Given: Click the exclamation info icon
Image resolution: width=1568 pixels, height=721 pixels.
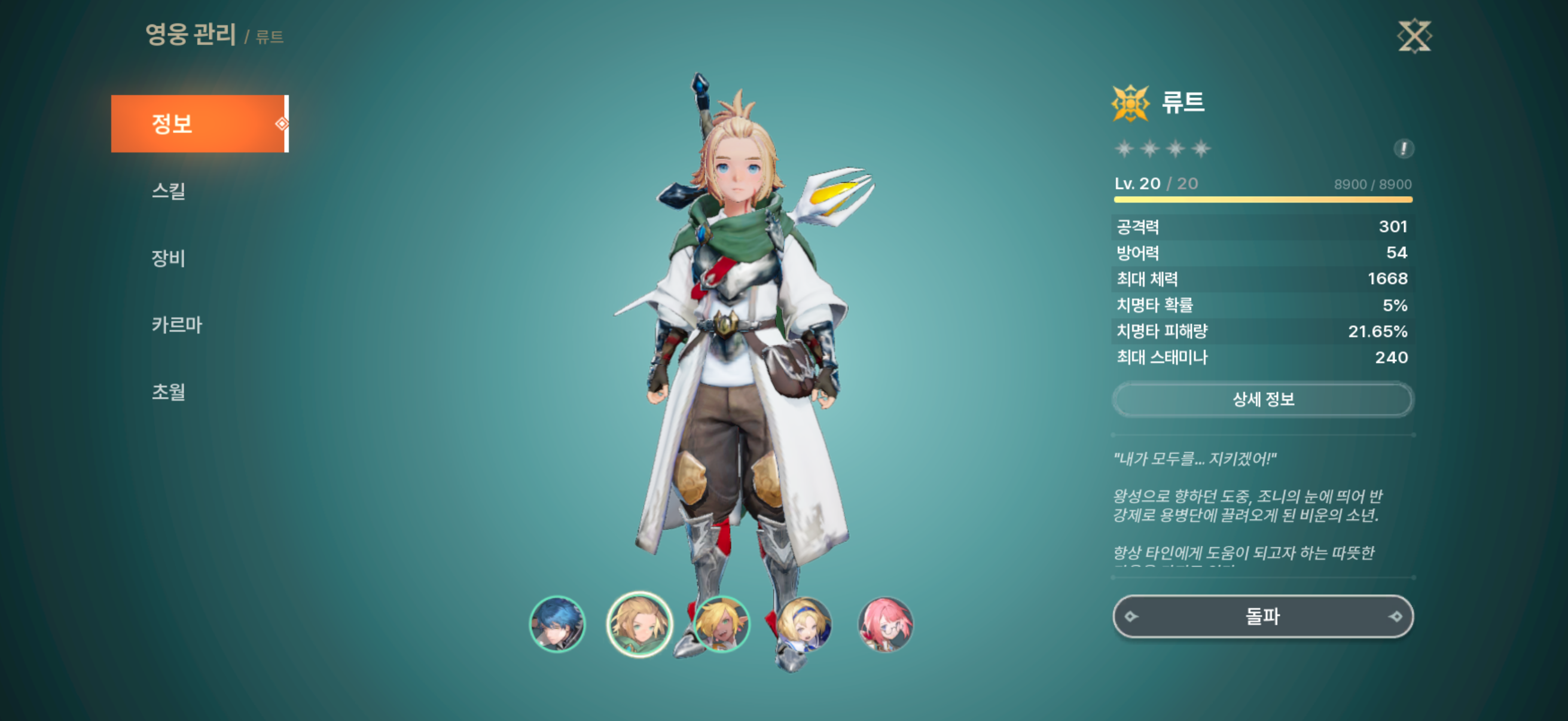Looking at the screenshot, I should (1403, 148).
